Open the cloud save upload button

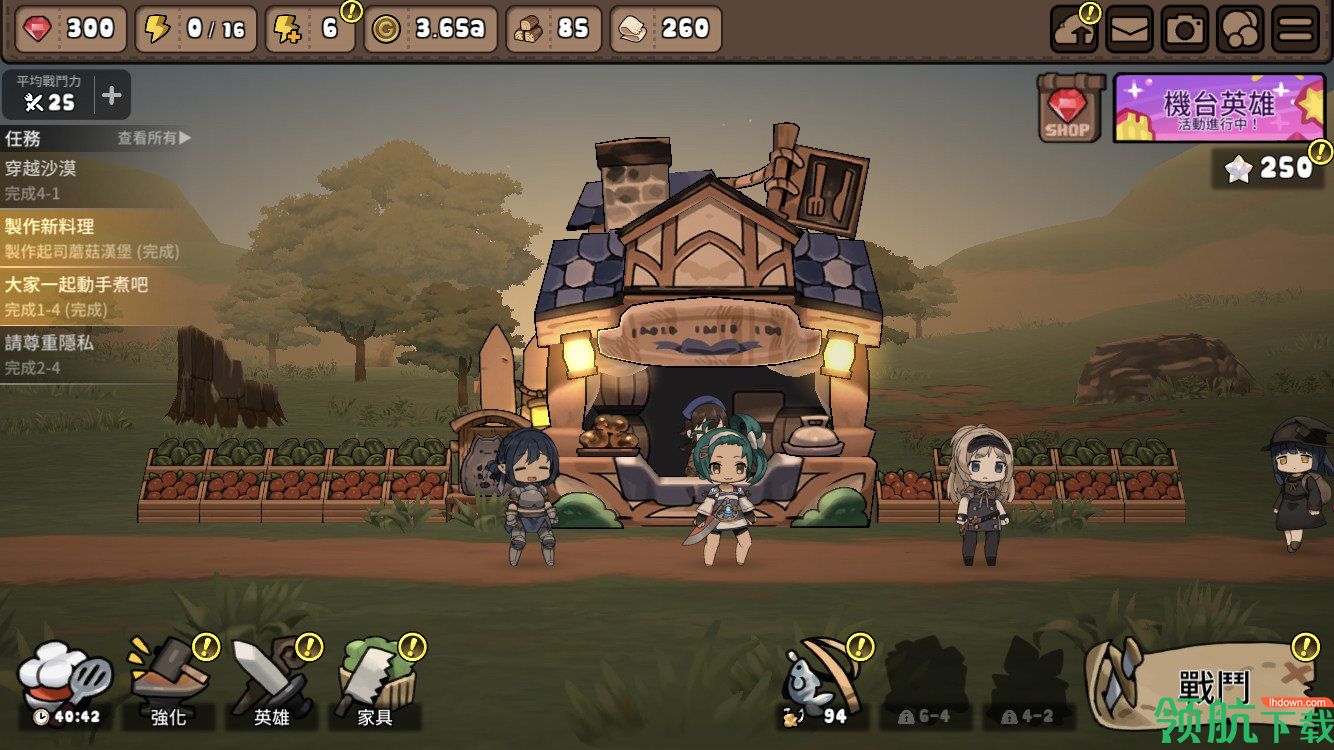pos(1074,29)
